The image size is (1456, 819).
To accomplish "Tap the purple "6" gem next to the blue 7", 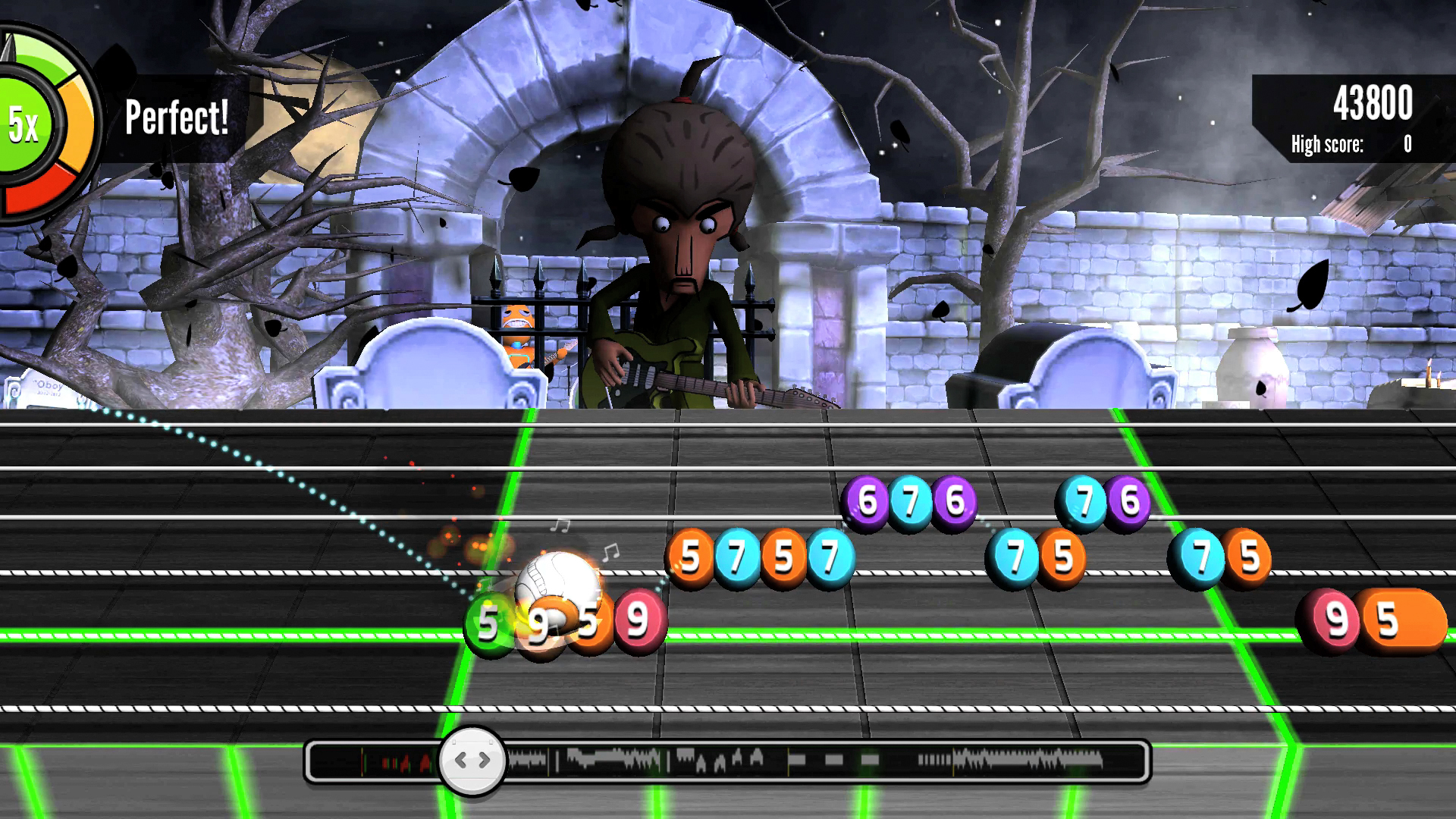I will 1128,500.
